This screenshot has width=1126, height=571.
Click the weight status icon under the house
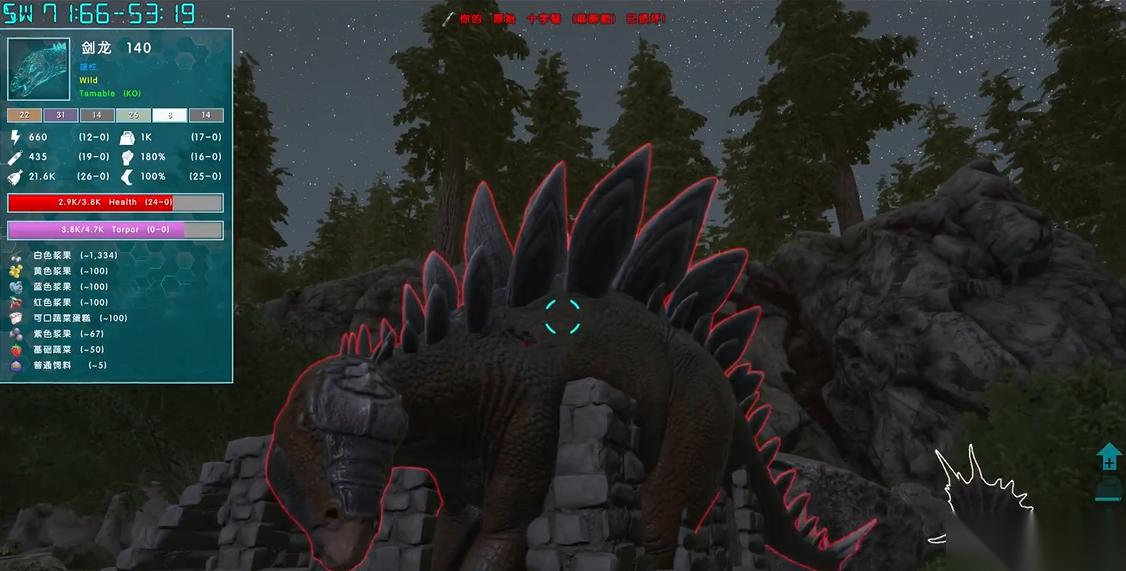[1109, 489]
